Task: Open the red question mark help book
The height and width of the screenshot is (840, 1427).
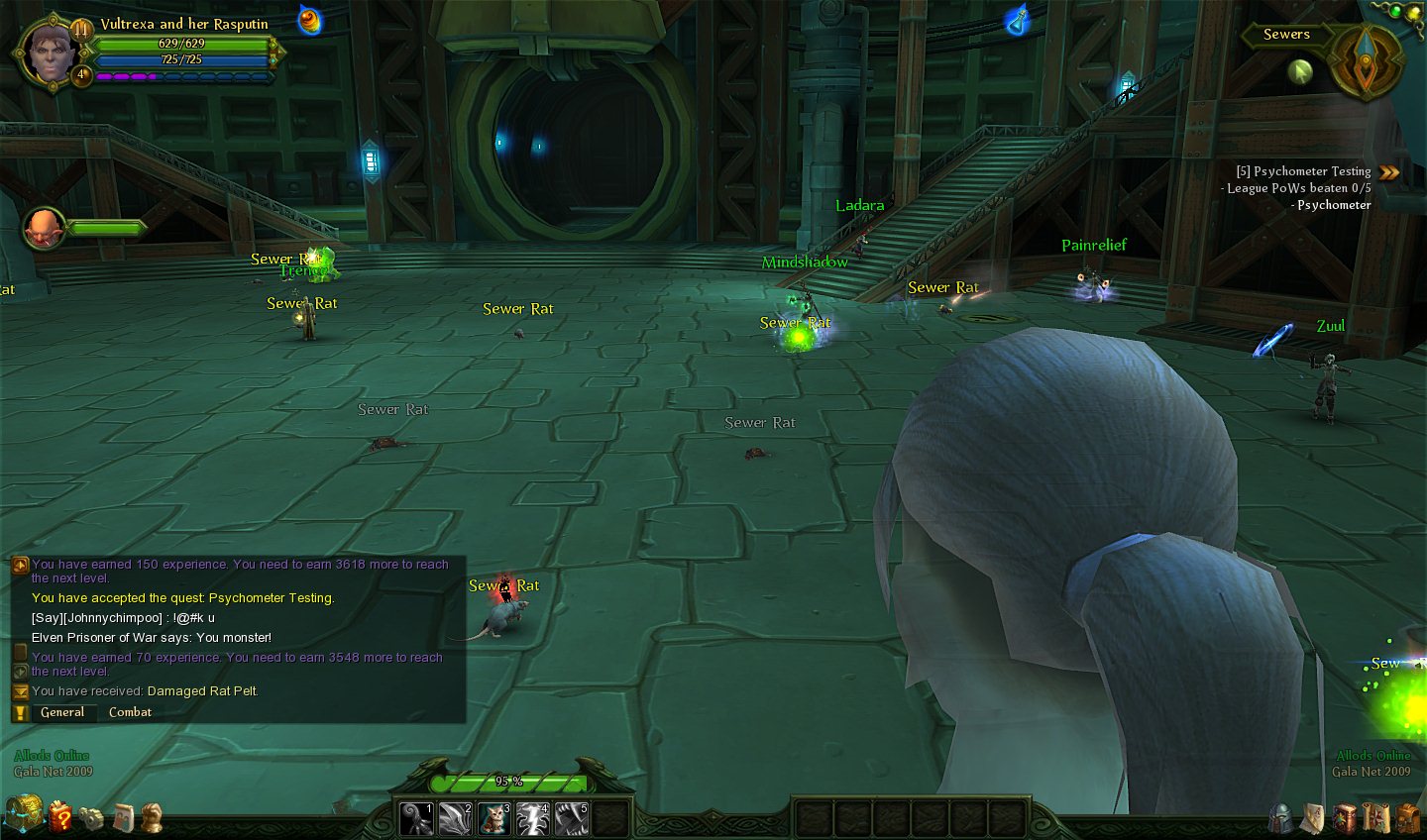Action: 60,817
